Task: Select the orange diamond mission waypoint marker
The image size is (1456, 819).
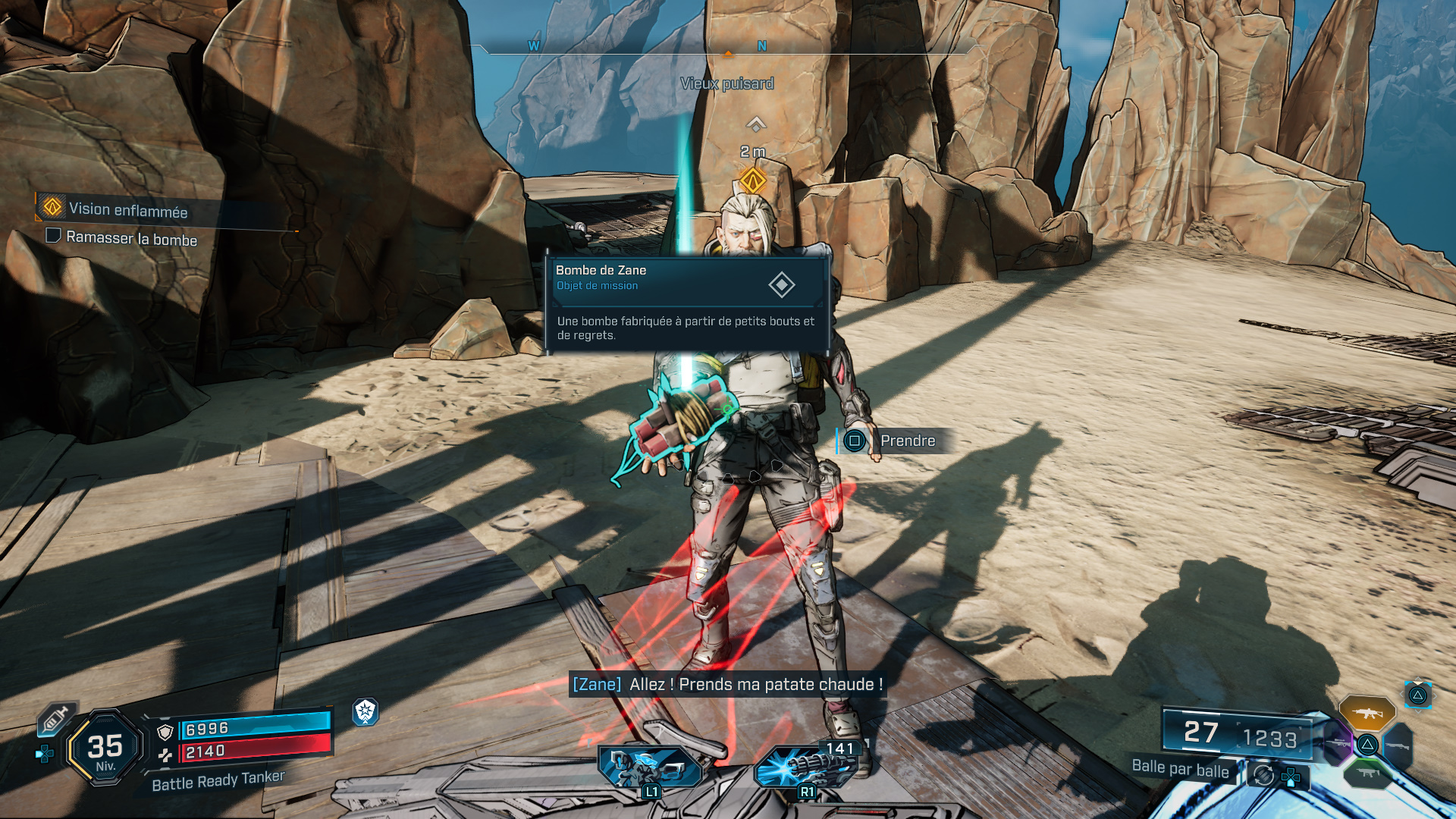Action: 753,181
